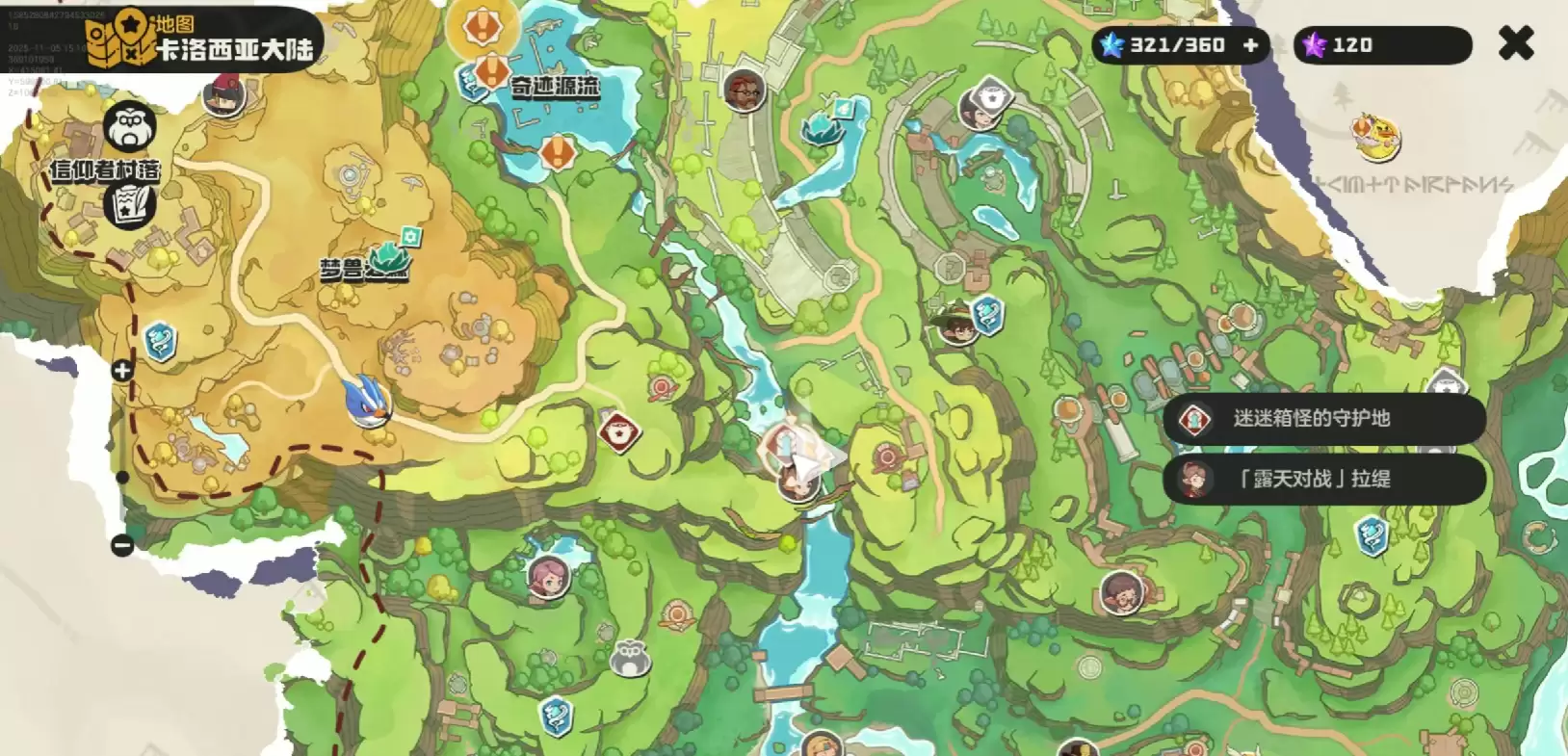Click the green-hat NPC map marker
Screen dimensions: 1568x756
955,323
